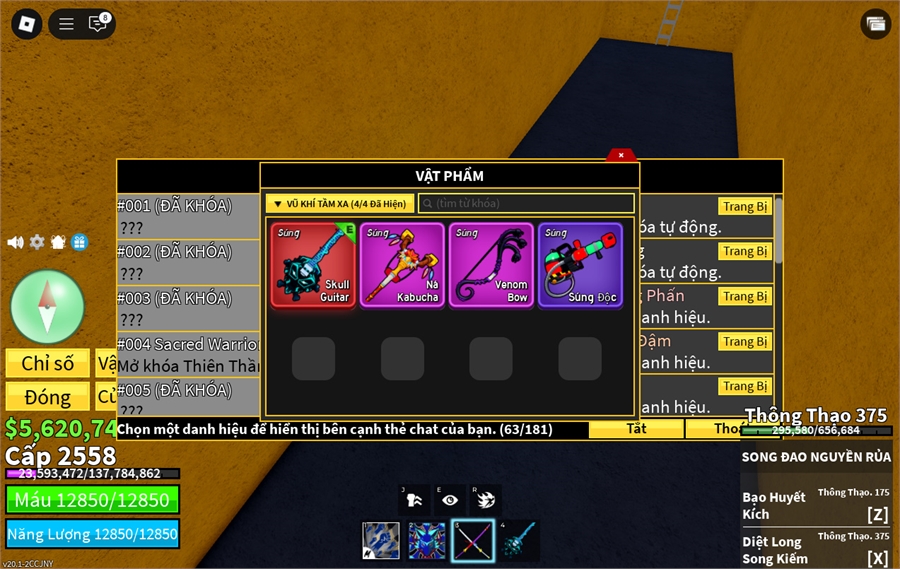Equip the crossed dual swords hotbar slot
This screenshot has height=569, width=900.
click(473, 541)
